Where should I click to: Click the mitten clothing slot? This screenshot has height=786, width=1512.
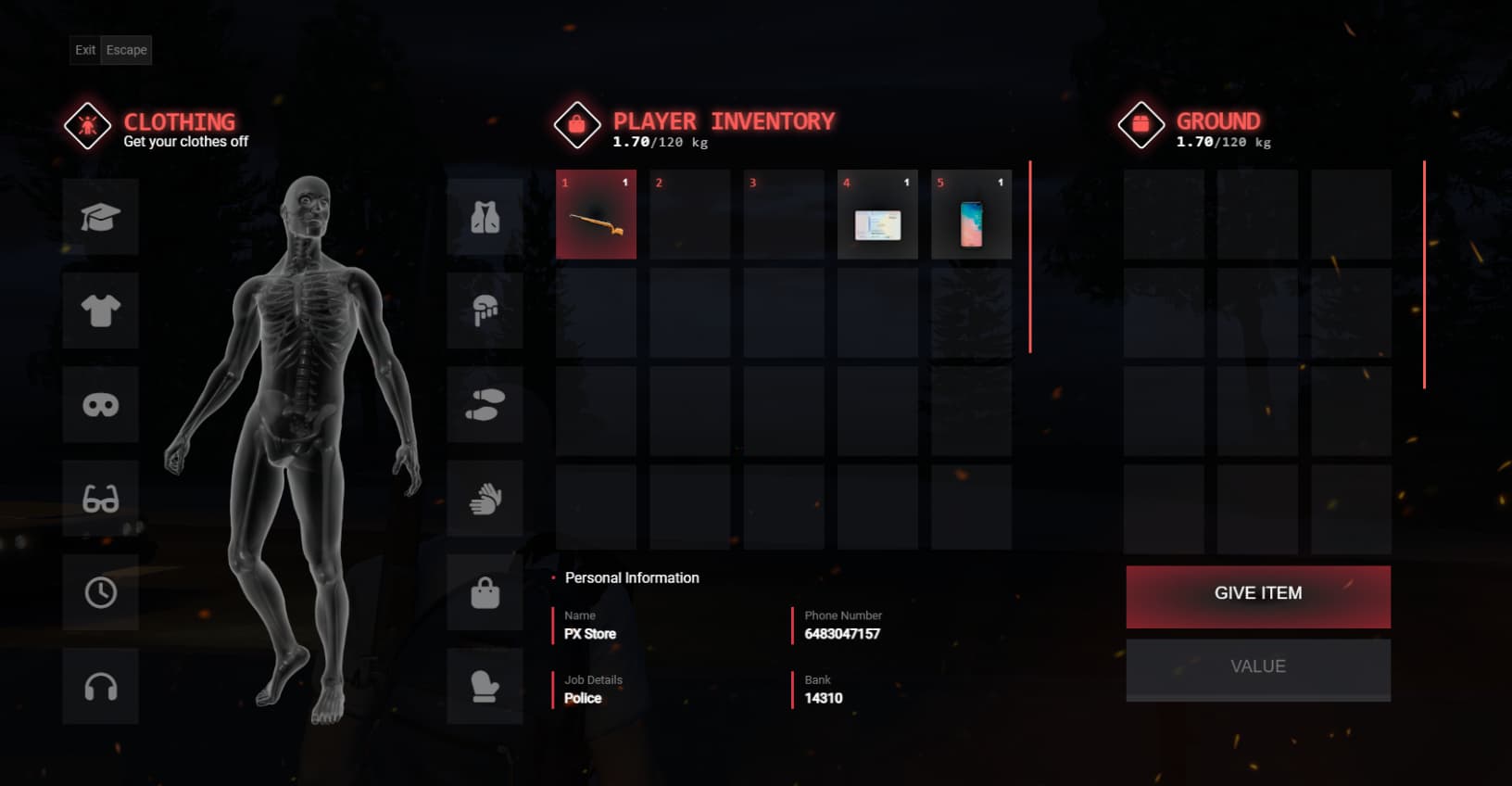(x=484, y=686)
